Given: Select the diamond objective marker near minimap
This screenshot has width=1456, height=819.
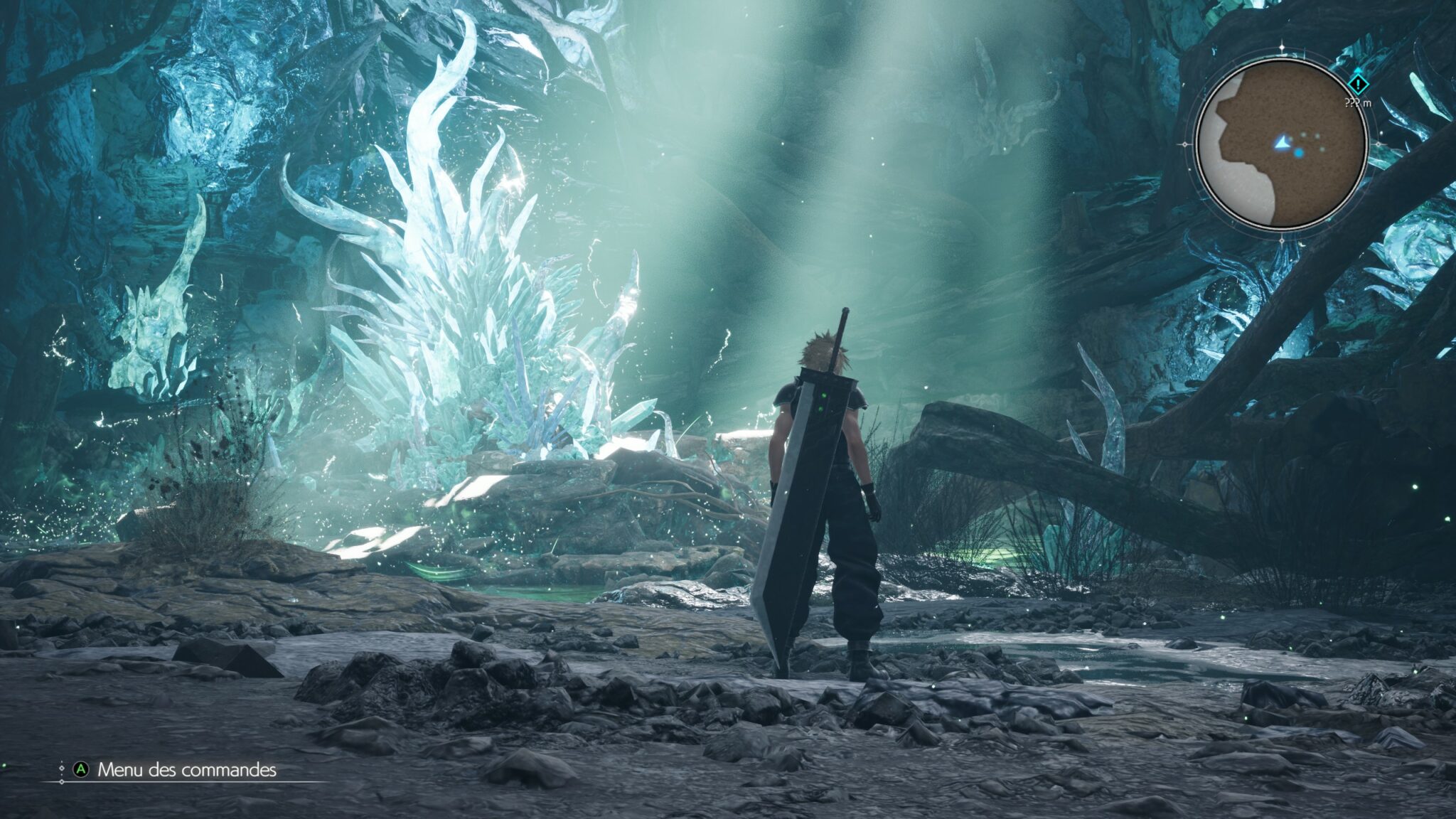Looking at the screenshot, I should click(x=1358, y=85).
